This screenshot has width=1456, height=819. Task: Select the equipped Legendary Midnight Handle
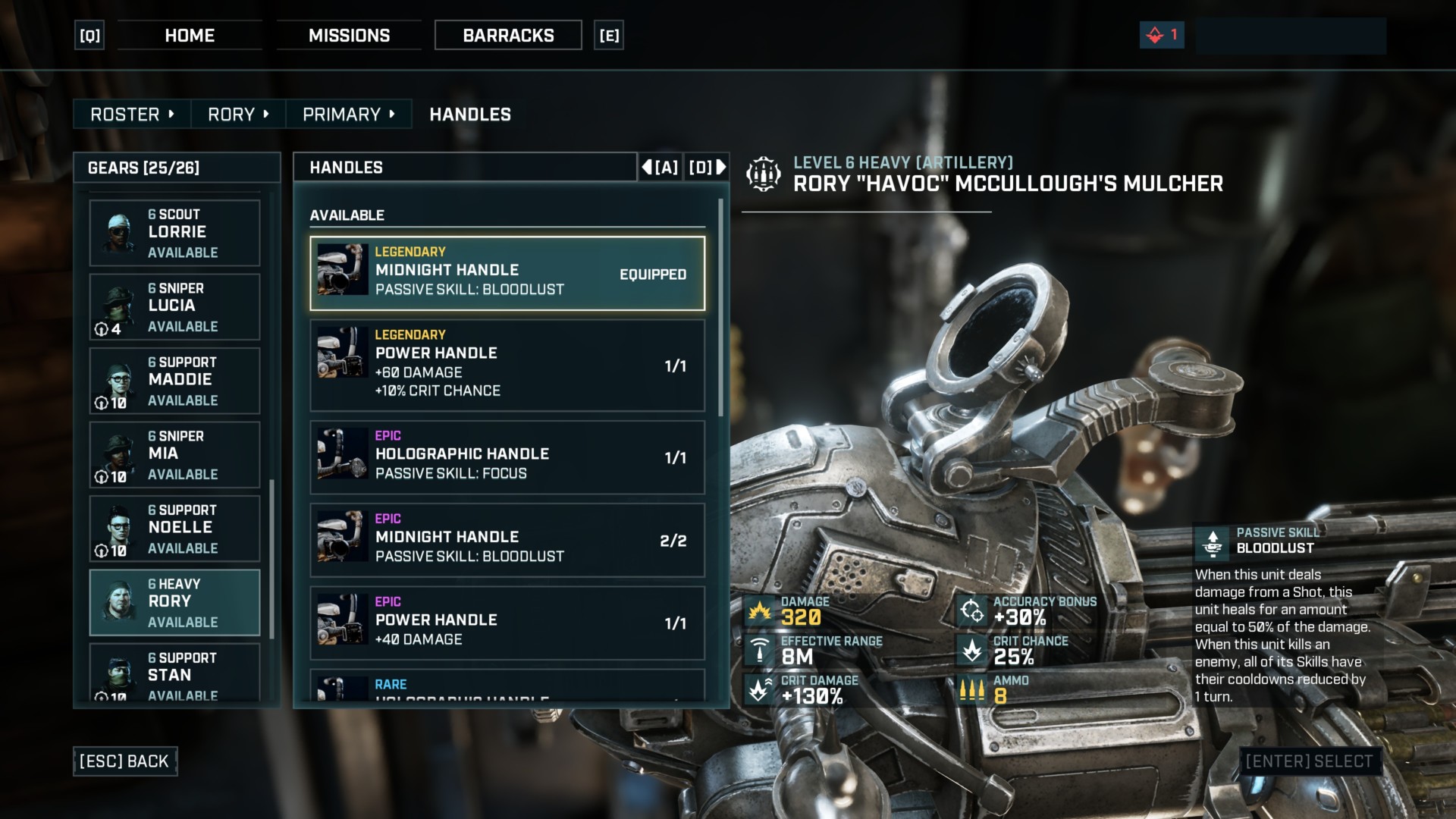point(507,273)
